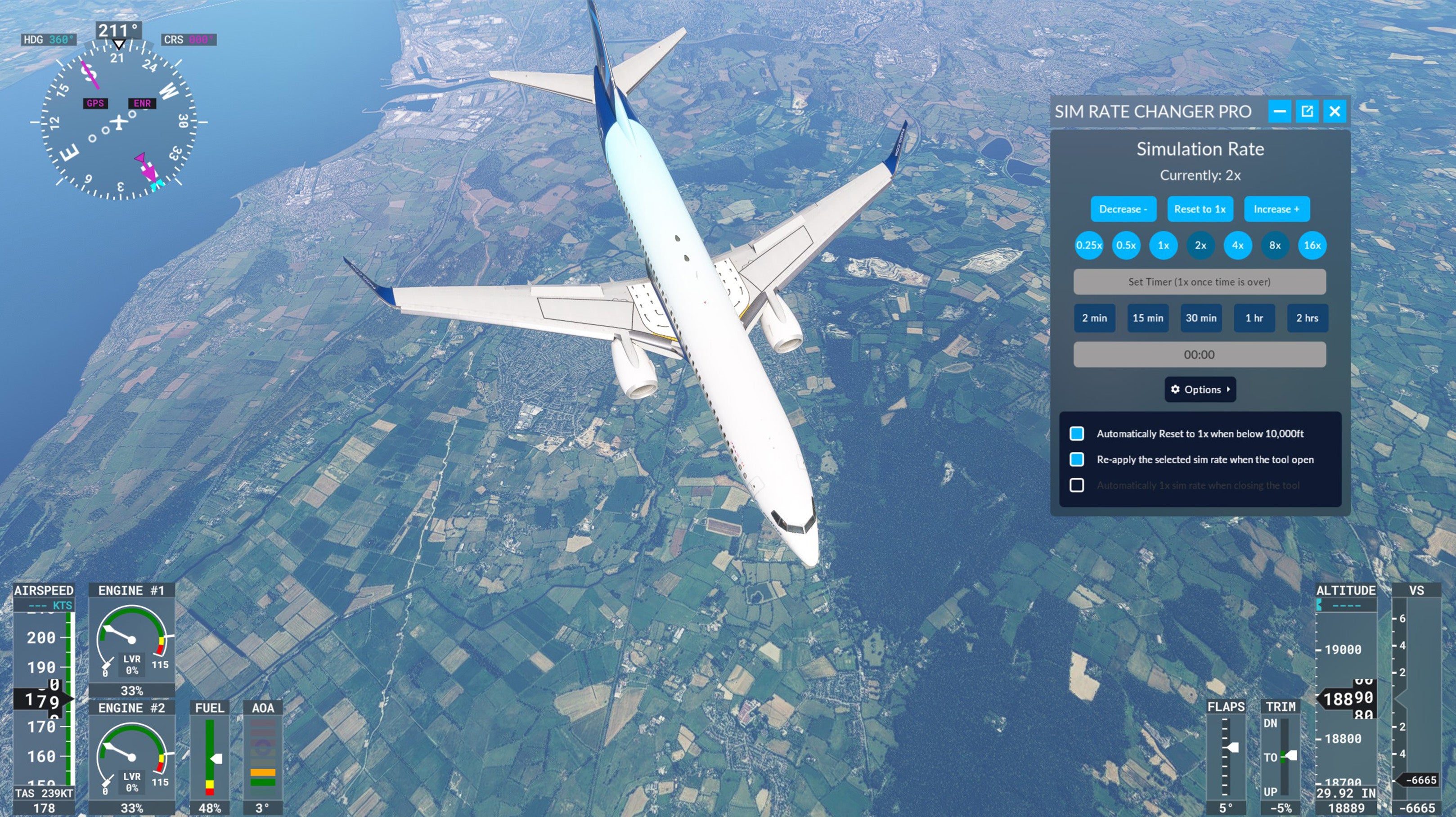Screen dimensions: 1456x817
Task: Select the 2x rate preset
Action: 1200,245
